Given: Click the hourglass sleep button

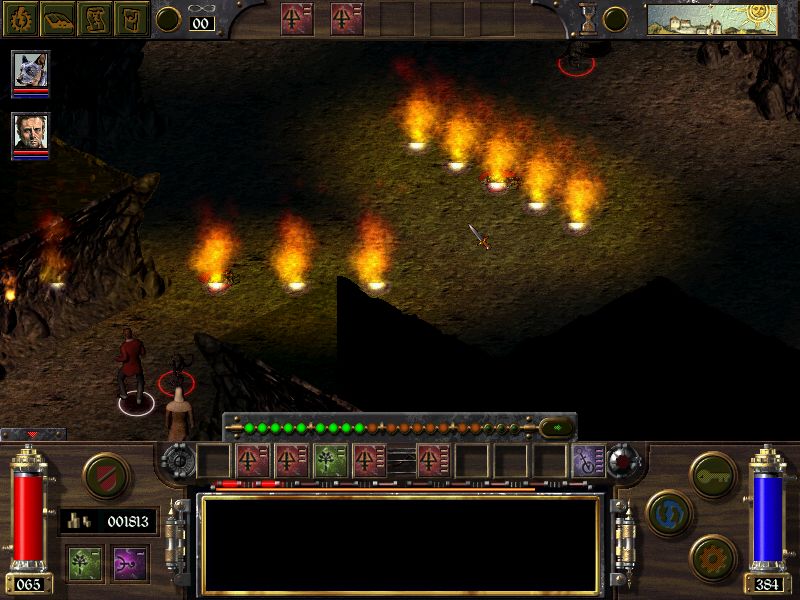Looking at the screenshot, I should (x=589, y=18).
